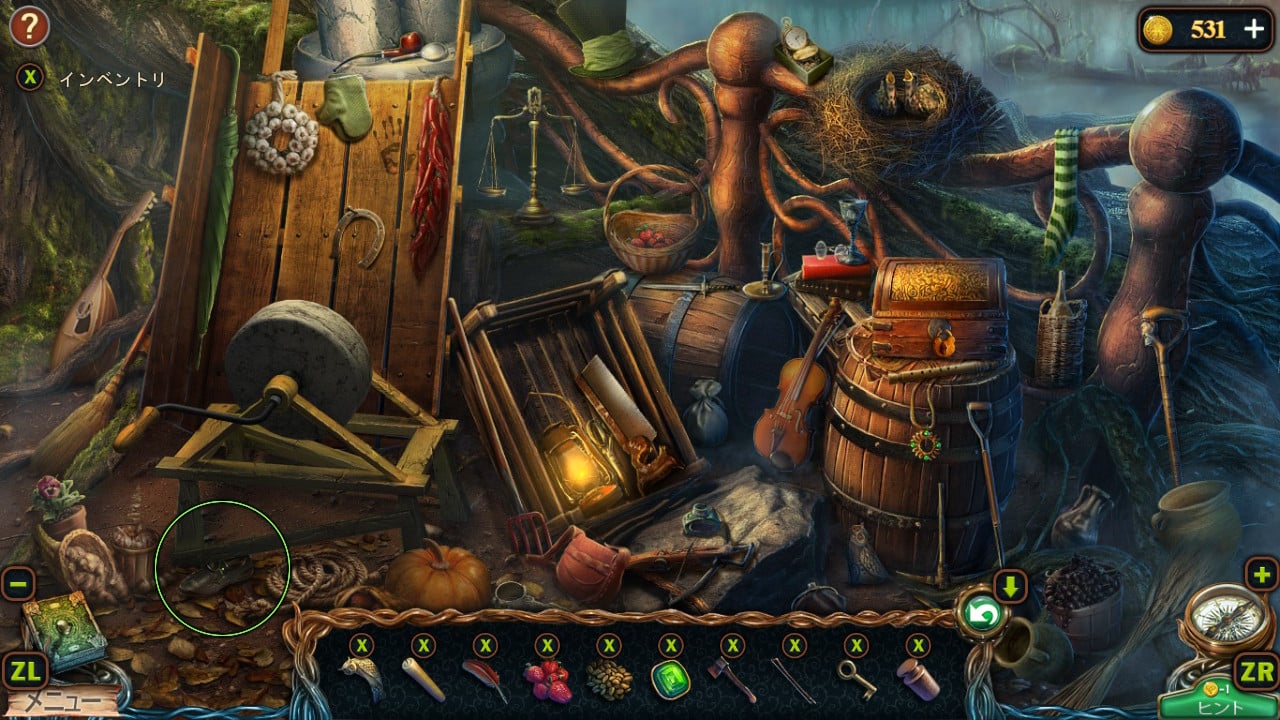Open the メニュー menu sign
1280x720 pixels.
tap(60, 701)
